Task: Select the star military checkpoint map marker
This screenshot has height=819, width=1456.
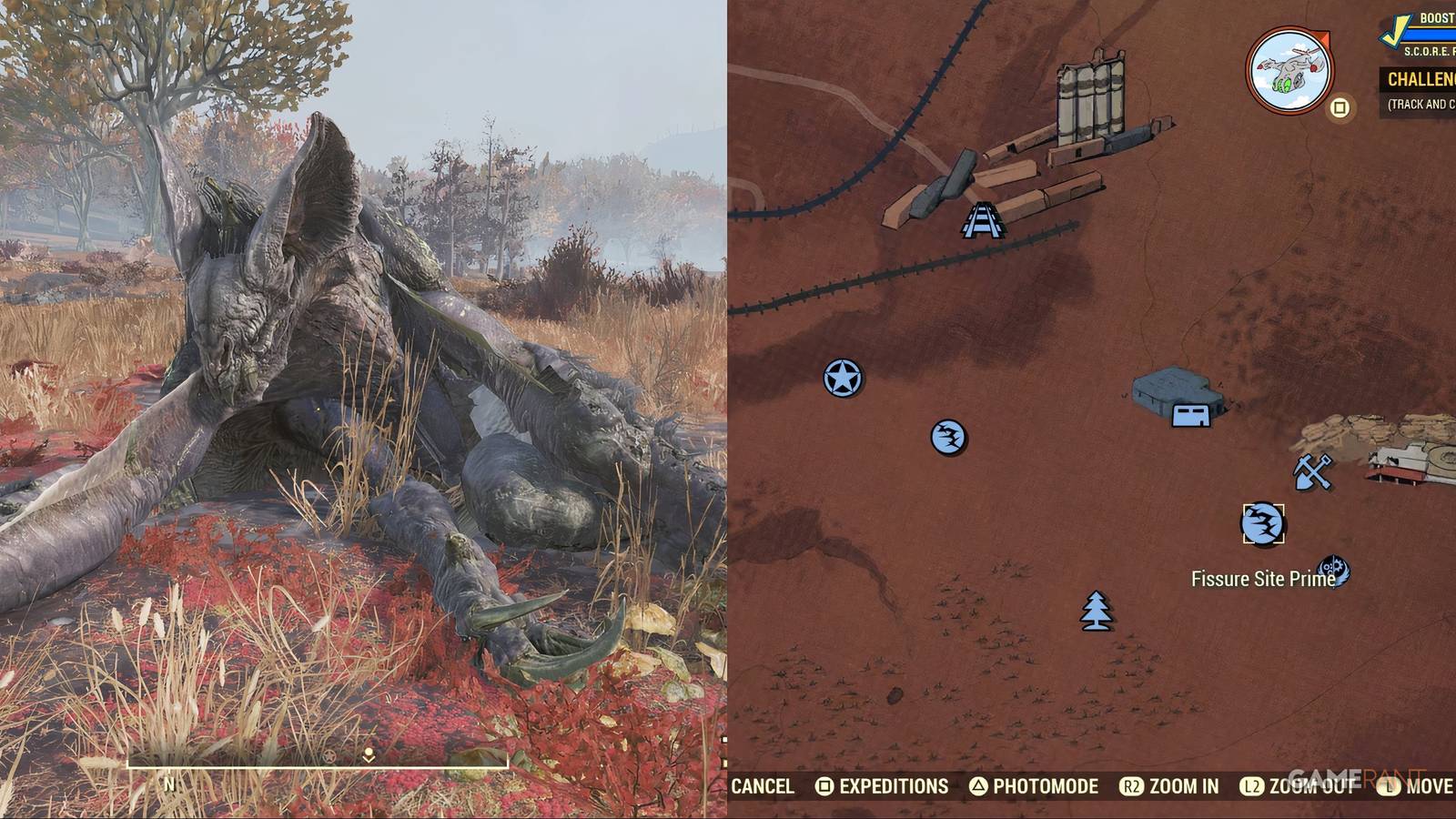Action: (842, 376)
